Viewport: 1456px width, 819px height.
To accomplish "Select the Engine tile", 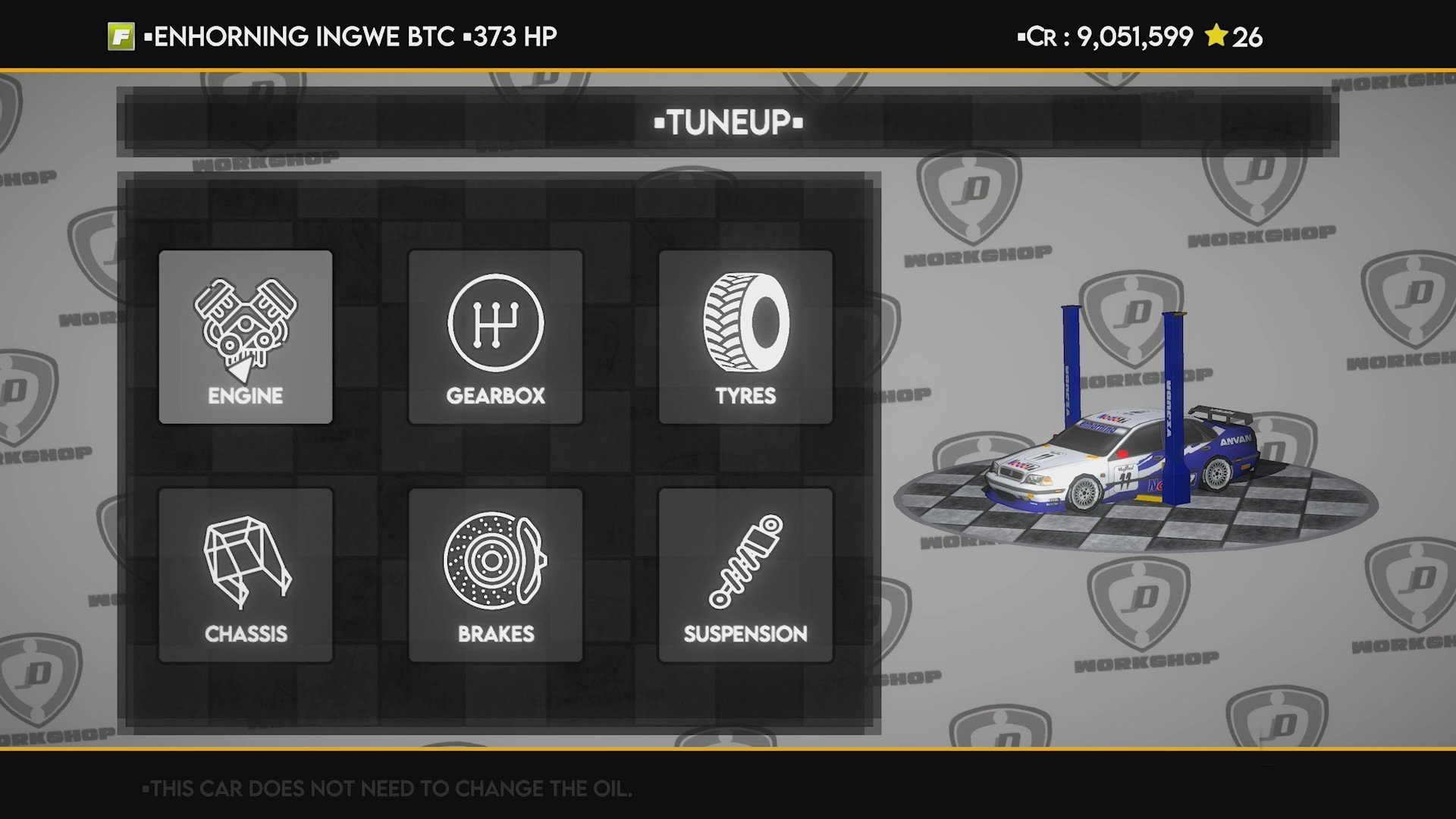I will point(245,337).
